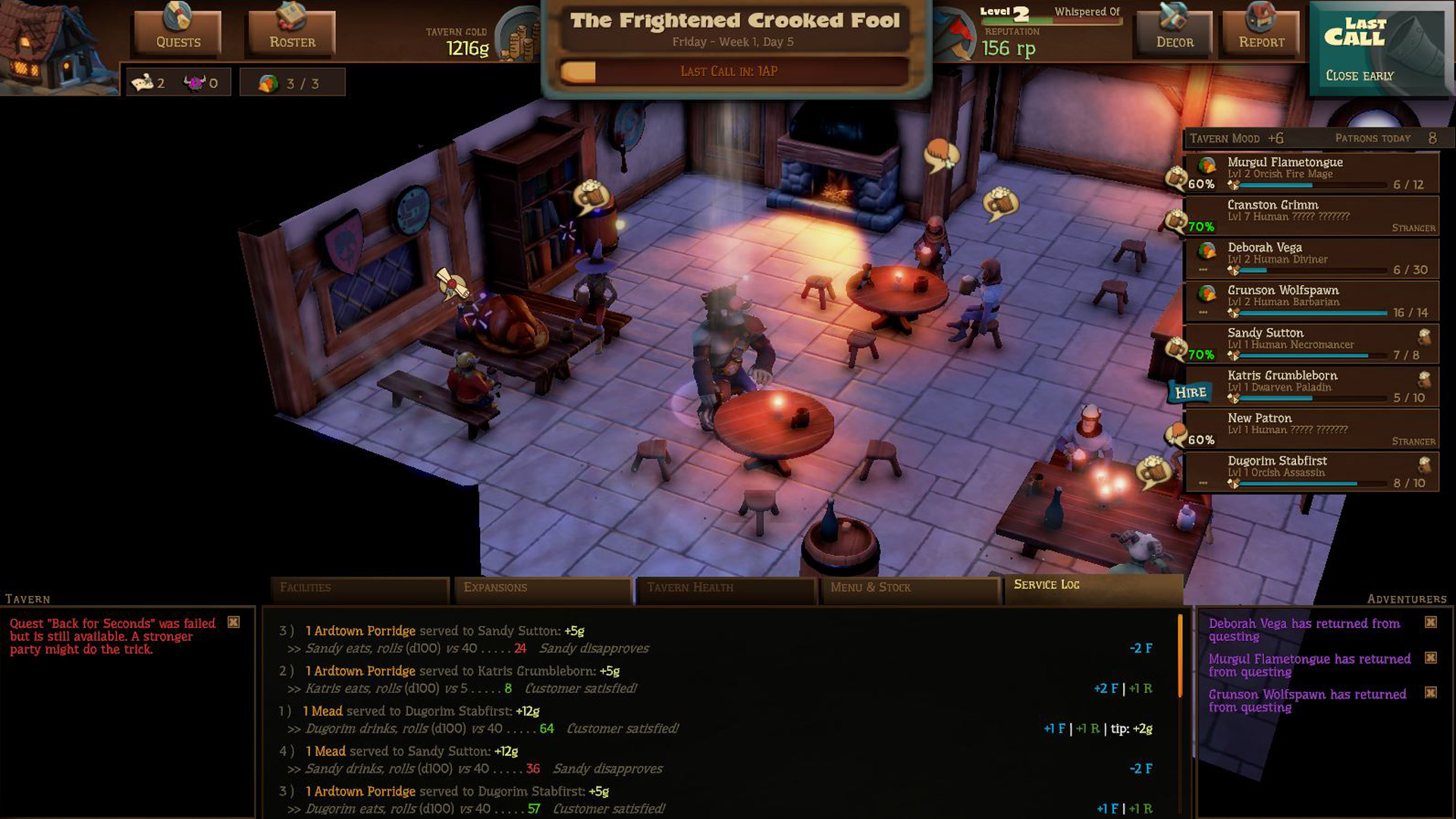The image size is (1456, 819).
Task: Expand the ellipsis on Grunson Wolfspawn's entry
Action: (1202, 310)
